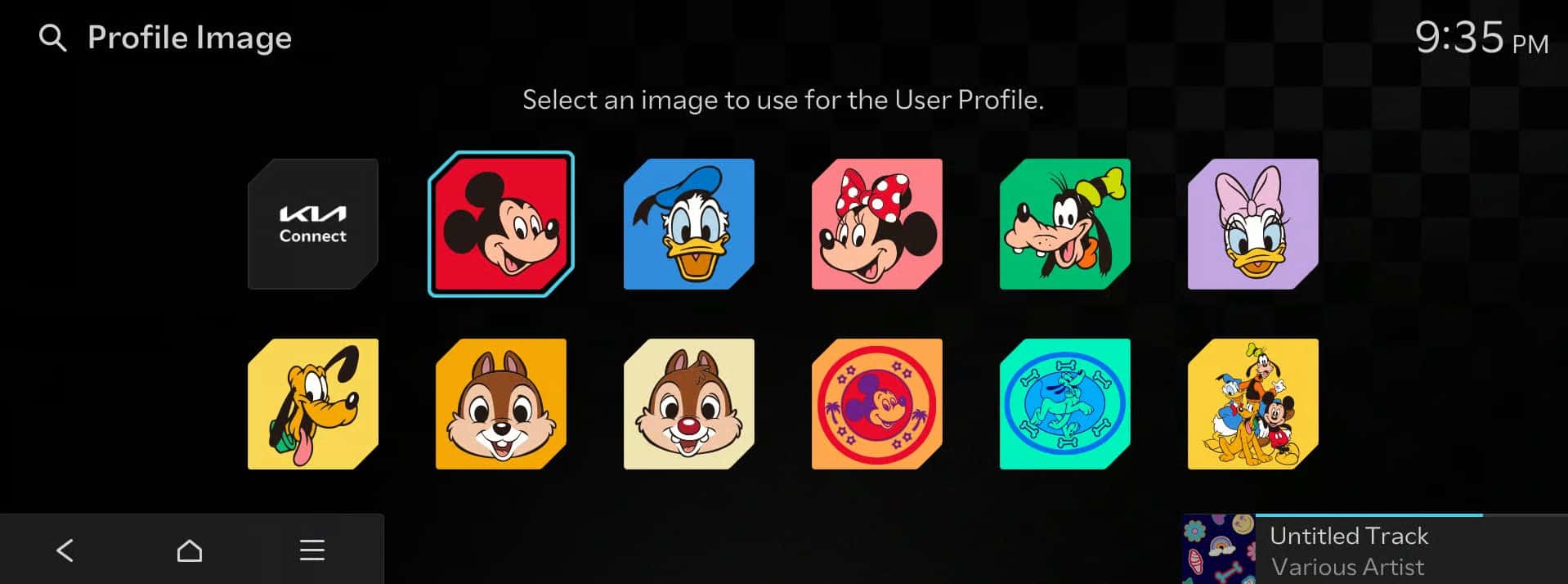Pick the red-nosed chipmunk profile image
Viewport: 1568px width, 584px height.
[688, 404]
